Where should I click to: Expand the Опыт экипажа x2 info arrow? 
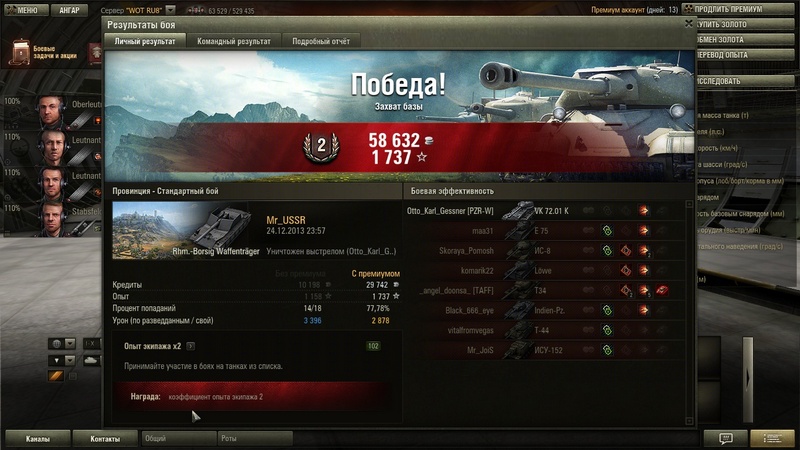pos(190,346)
